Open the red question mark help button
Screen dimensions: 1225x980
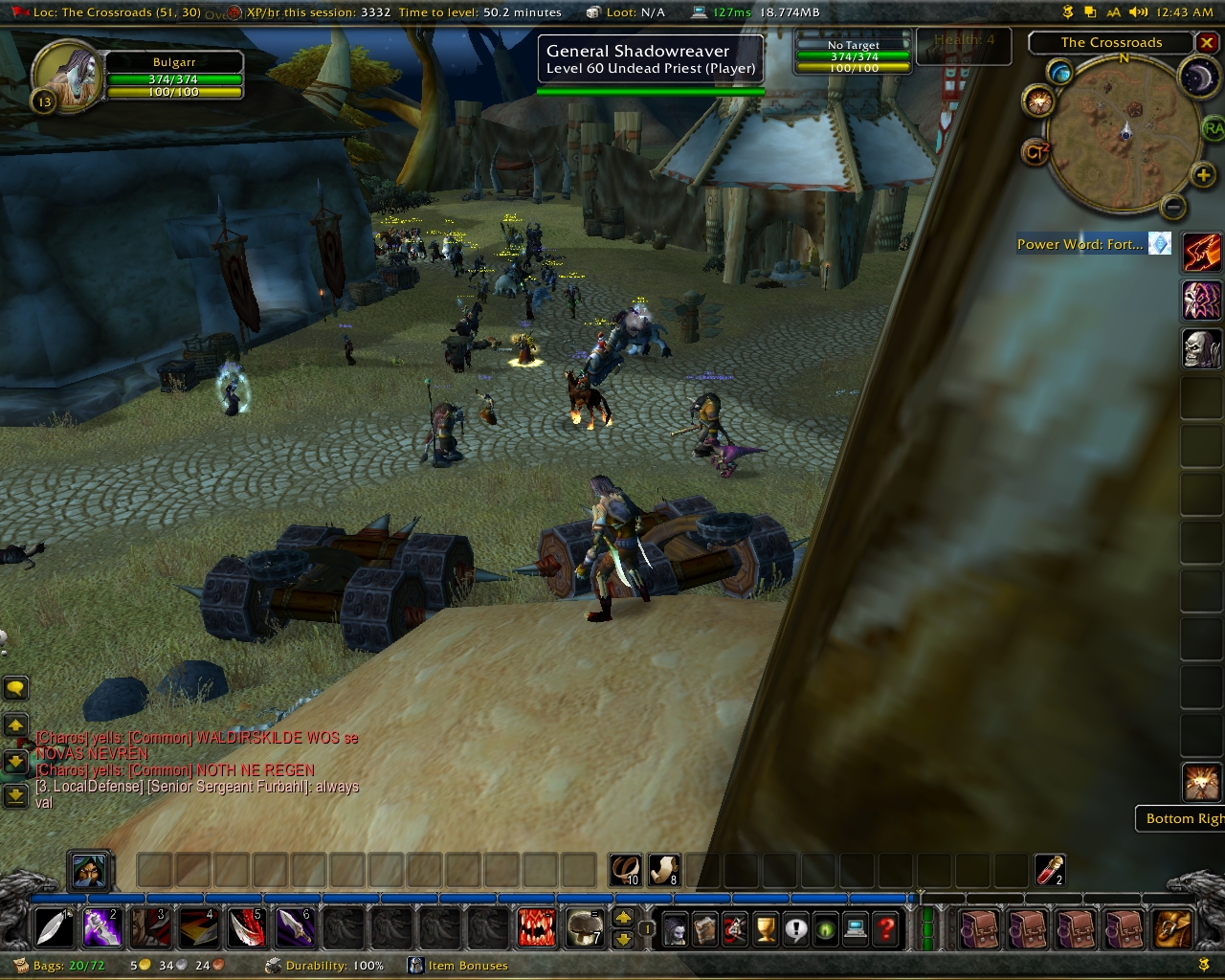click(x=886, y=928)
